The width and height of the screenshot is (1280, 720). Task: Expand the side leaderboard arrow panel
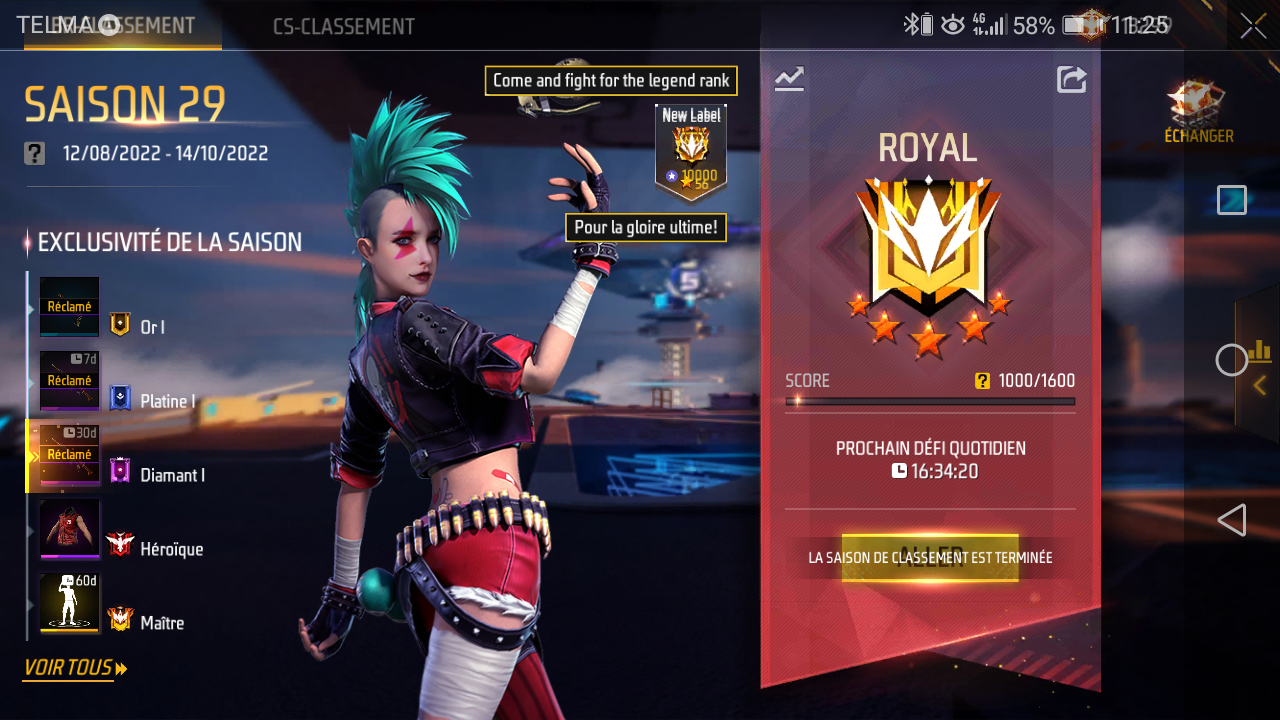1259,384
